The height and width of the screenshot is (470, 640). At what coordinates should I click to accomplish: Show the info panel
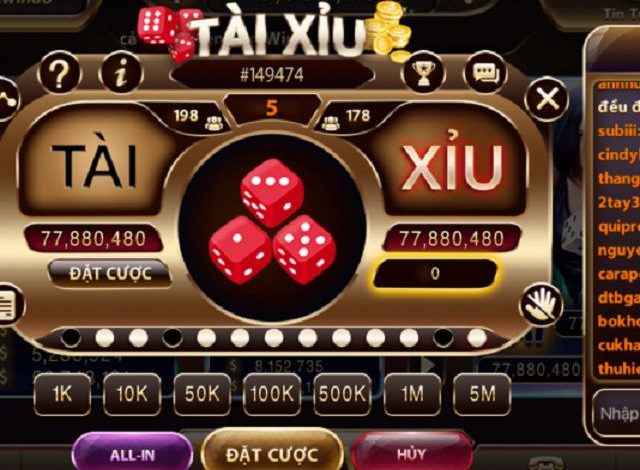[123, 73]
